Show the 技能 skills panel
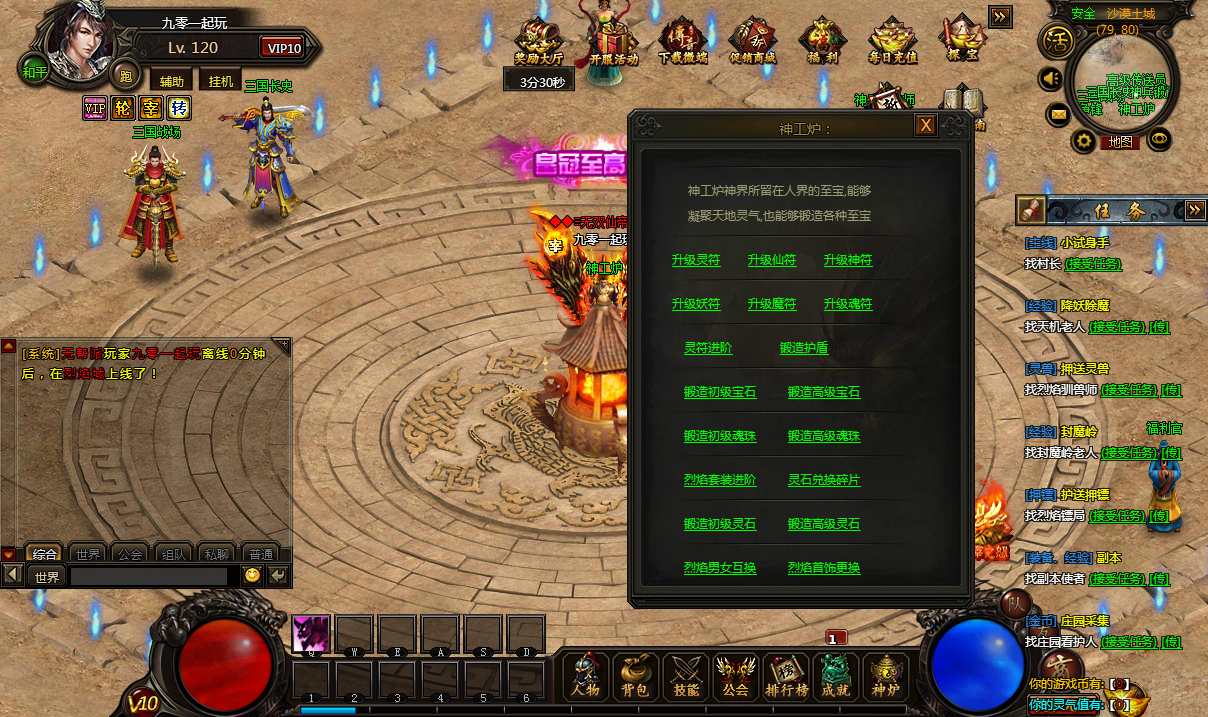 pyautogui.click(x=686, y=677)
